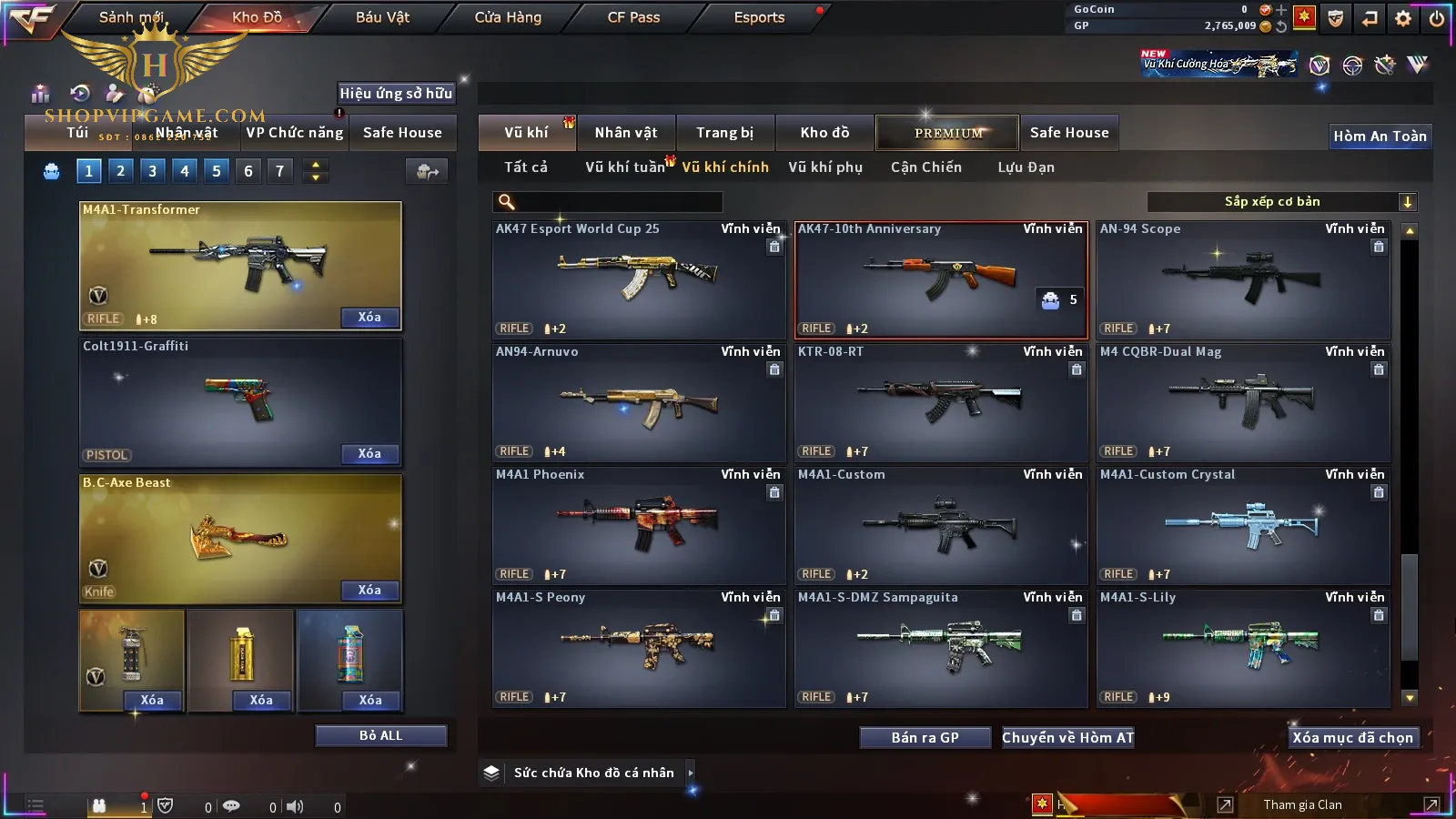This screenshot has width=1456, height=819.
Task: Choose the M4A1-Custom Crystal weapon
Action: click(1243, 525)
